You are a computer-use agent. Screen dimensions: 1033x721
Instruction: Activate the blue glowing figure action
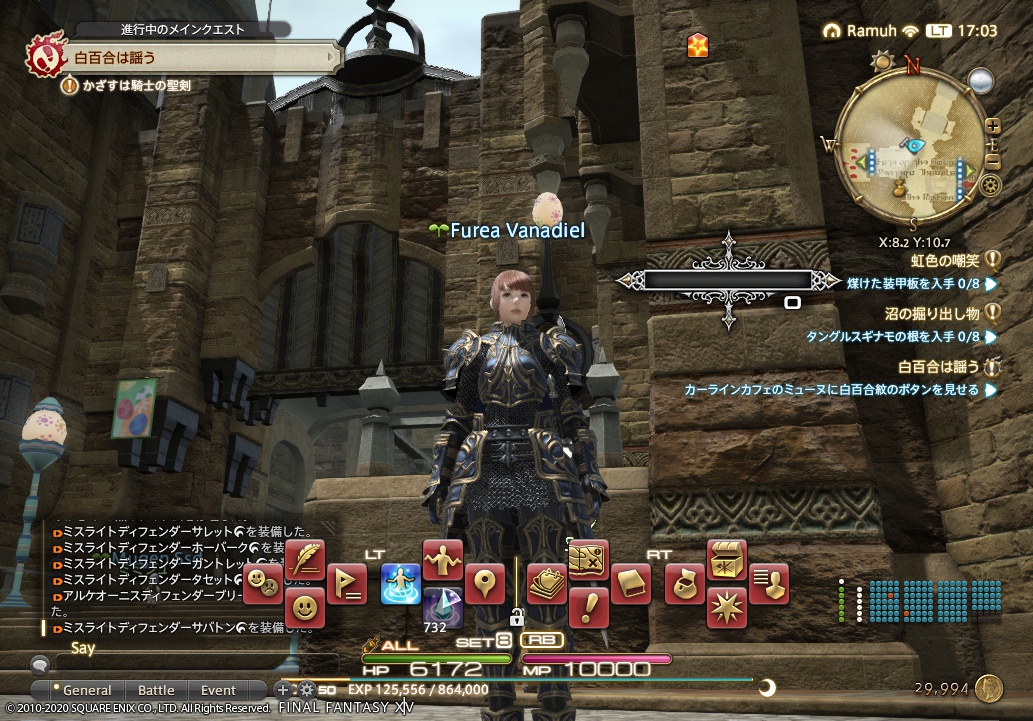click(400, 583)
